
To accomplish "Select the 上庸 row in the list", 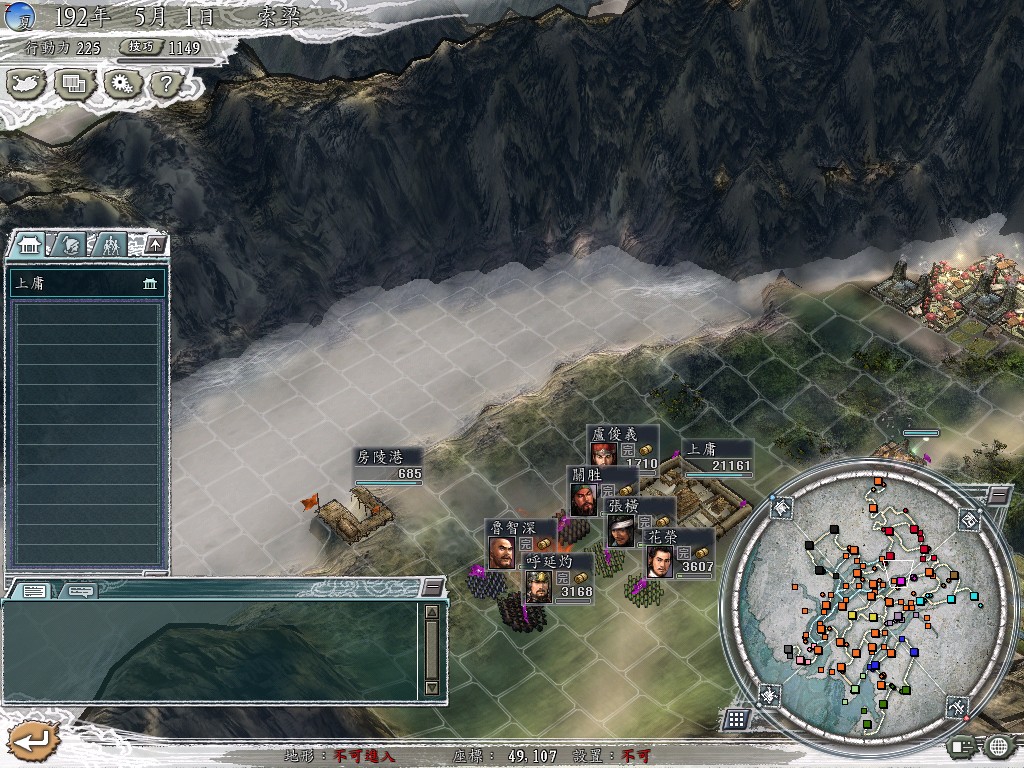I will [x=86, y=283].
